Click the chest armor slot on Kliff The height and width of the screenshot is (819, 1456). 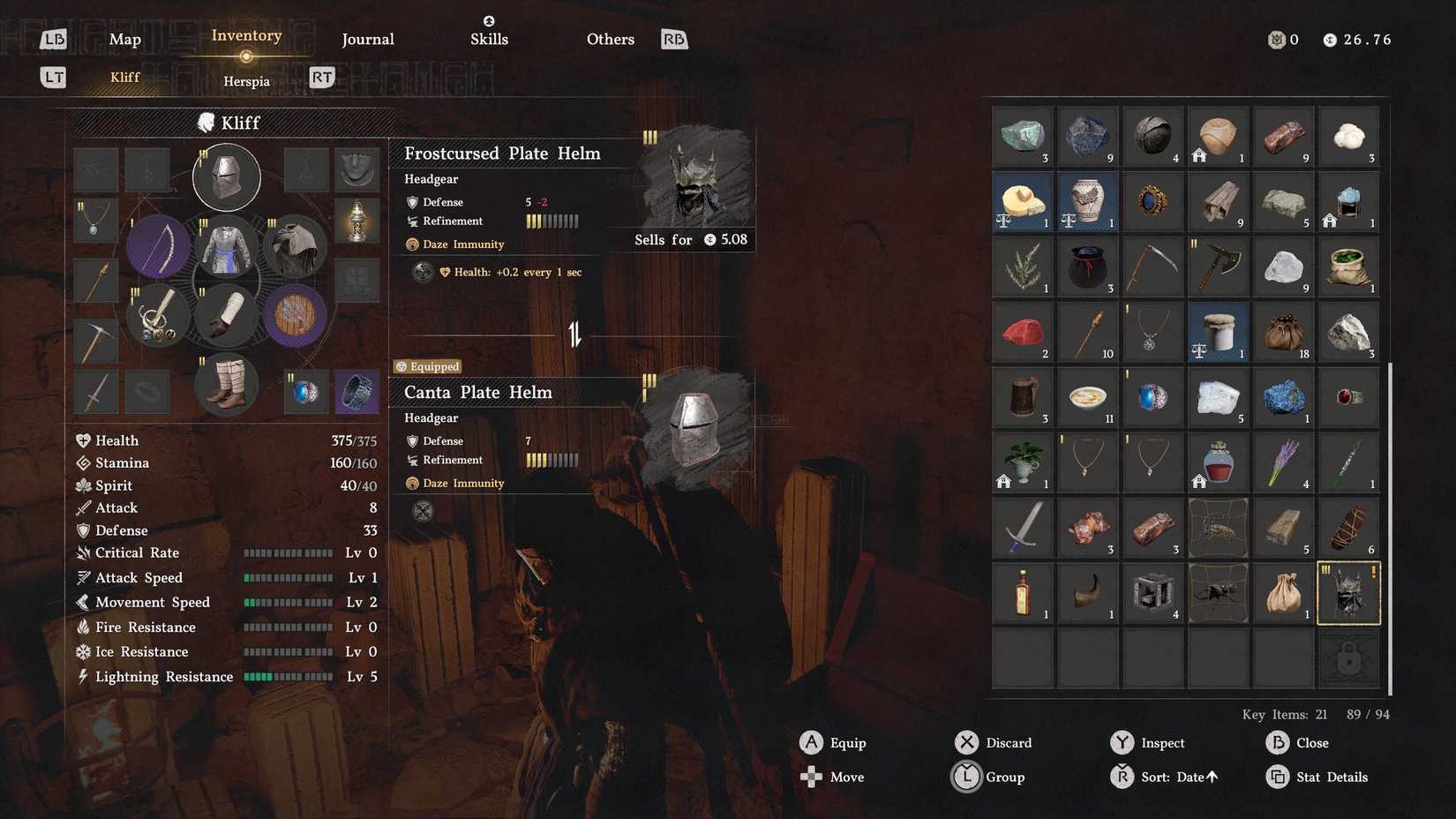click(227, 247)
